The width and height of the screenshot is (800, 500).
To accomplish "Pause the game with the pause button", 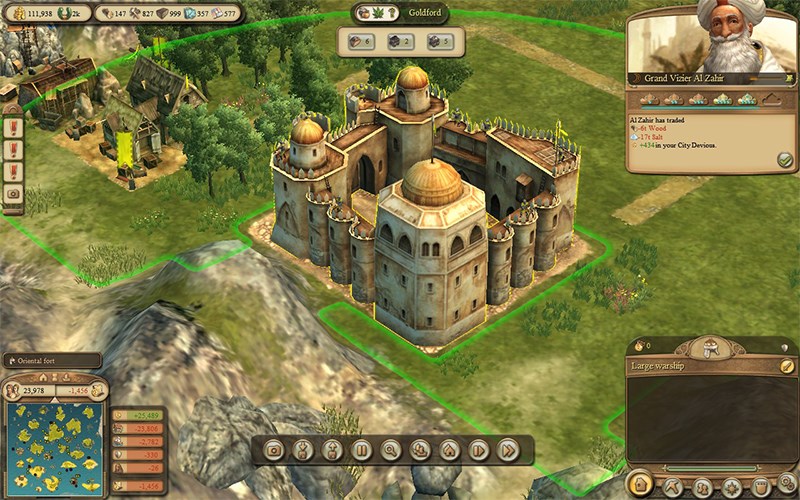I will coord(361,450).
